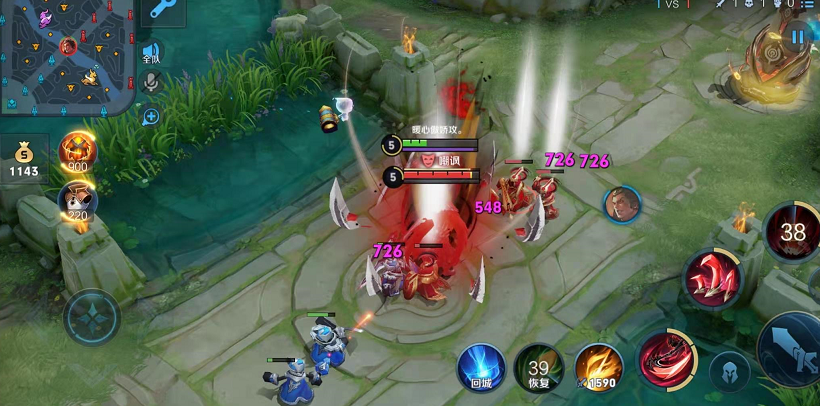
Task: Cast the red claw strike skill
Action: tap(712, 278)
